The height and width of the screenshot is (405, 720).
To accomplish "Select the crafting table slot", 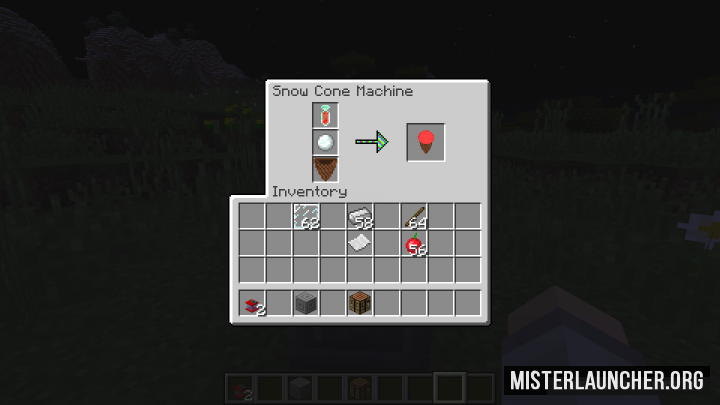I will 360,303.
